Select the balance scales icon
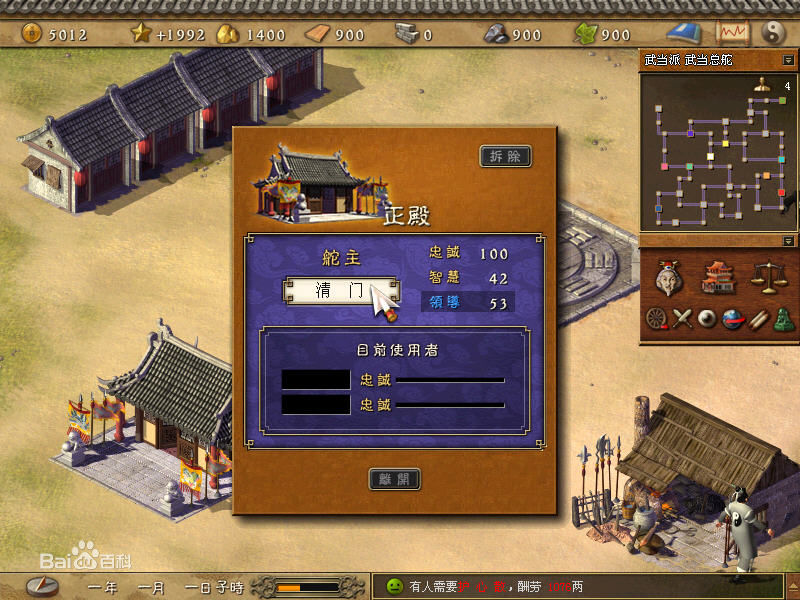Image resolution: width=800 pixels, height=600 pixels. pyautogui.click(x=765, y=278)
